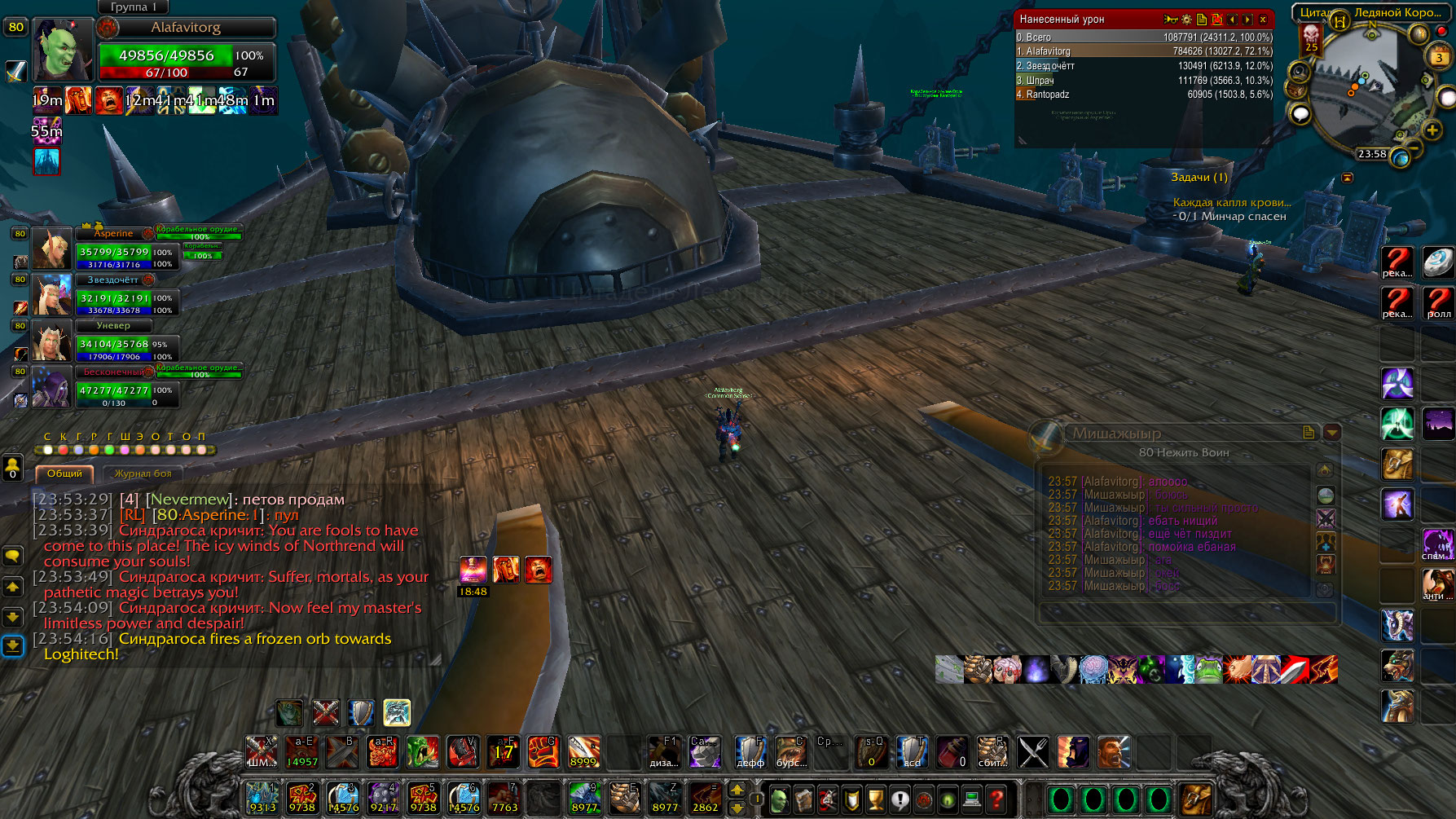The image size is (1456, 819).
Task: Click Alafavitorg's player portrait
Action: coord(63,51)
